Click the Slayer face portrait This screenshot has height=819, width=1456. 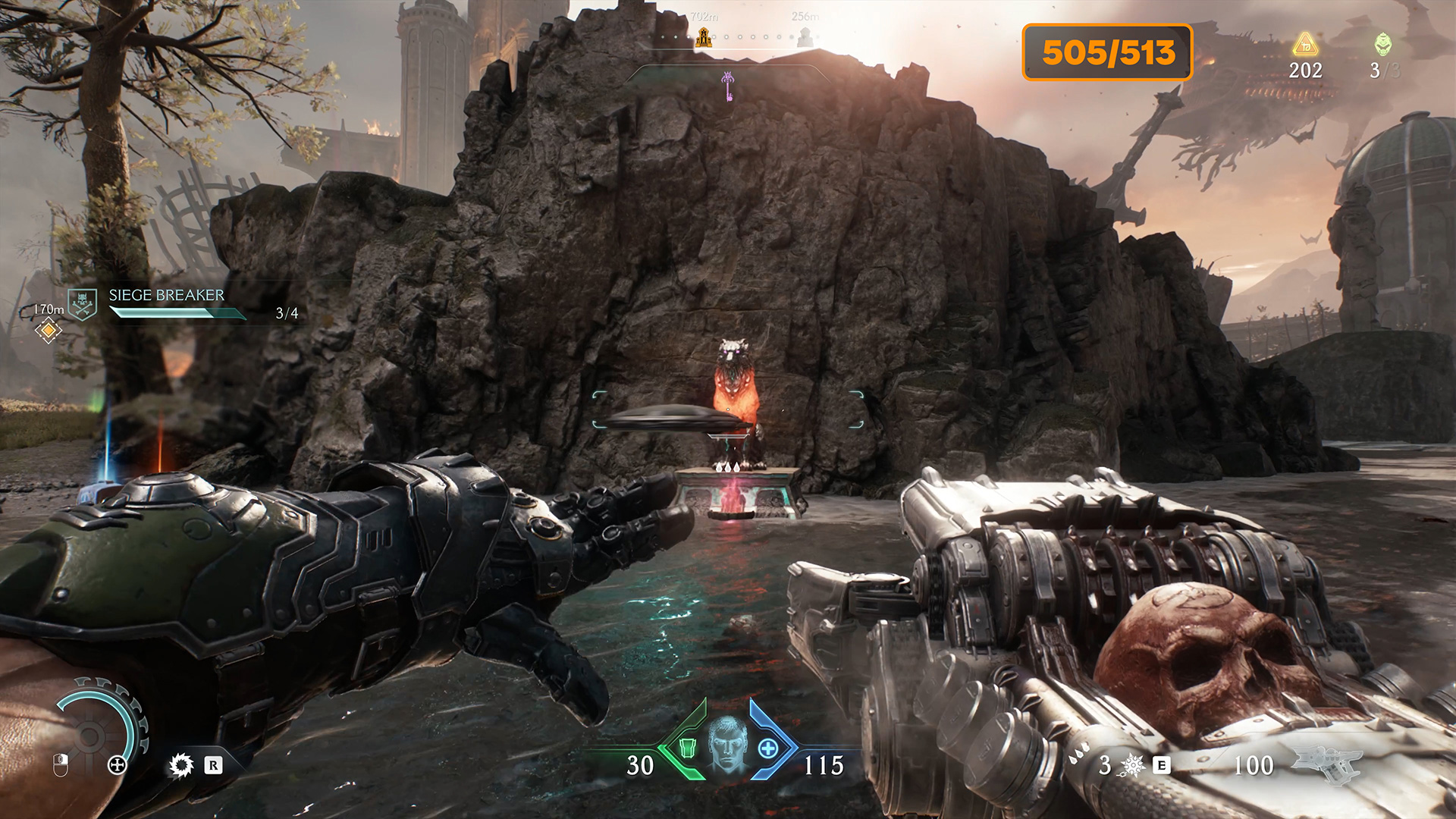click(728, 744)
